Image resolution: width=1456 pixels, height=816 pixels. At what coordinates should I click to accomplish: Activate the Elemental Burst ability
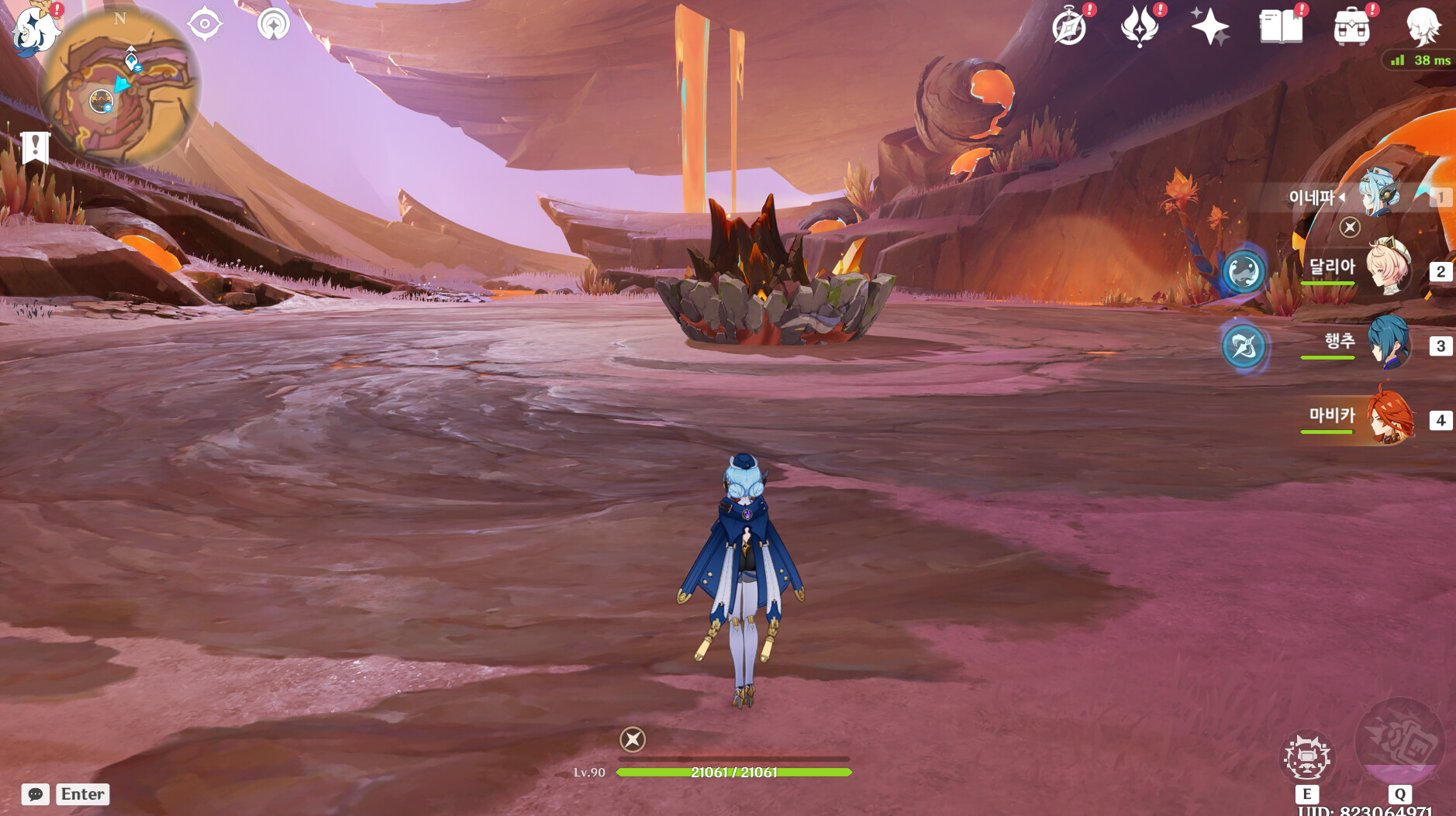coord(1399,742)
